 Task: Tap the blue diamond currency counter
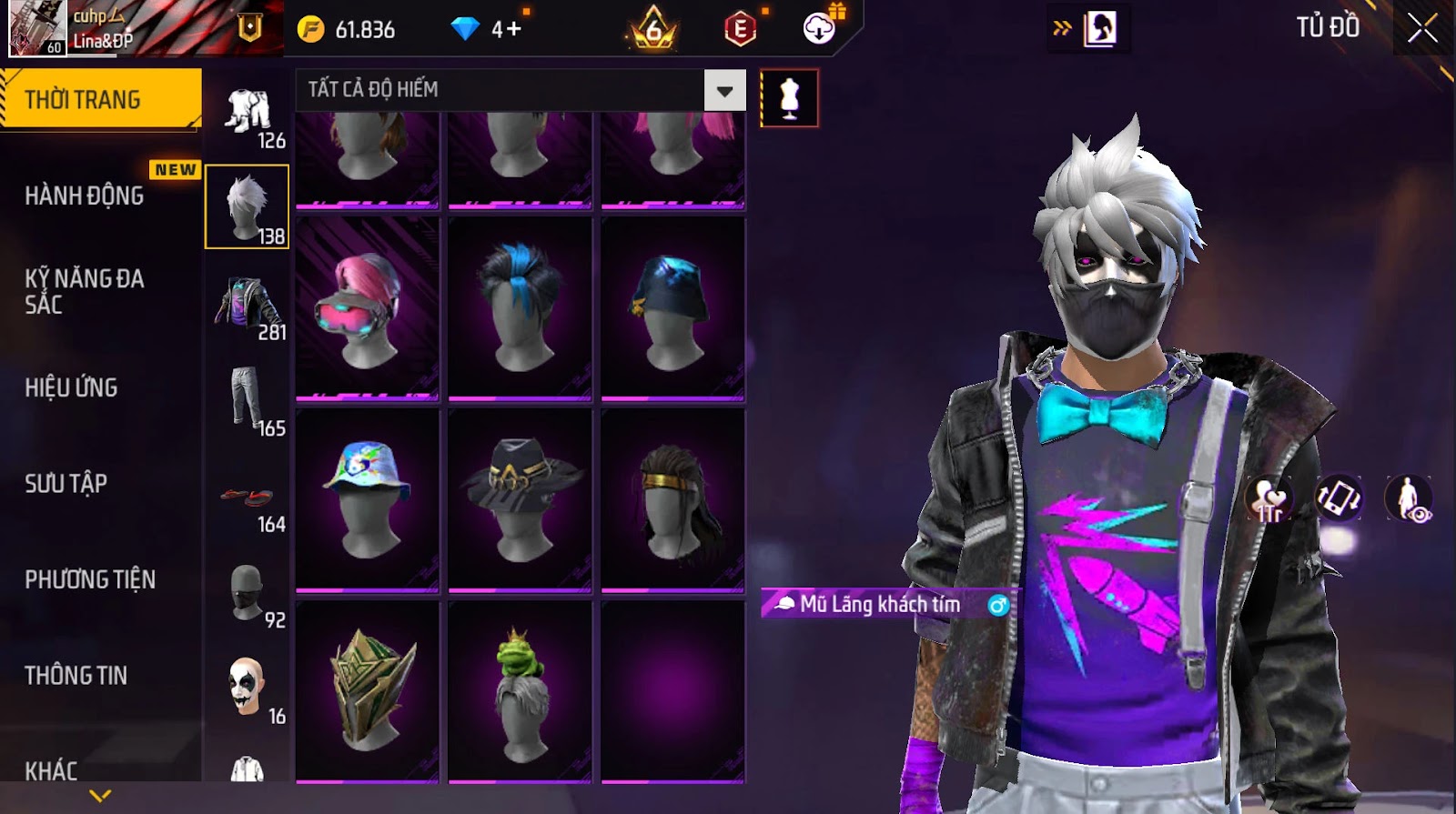[487, 29]
